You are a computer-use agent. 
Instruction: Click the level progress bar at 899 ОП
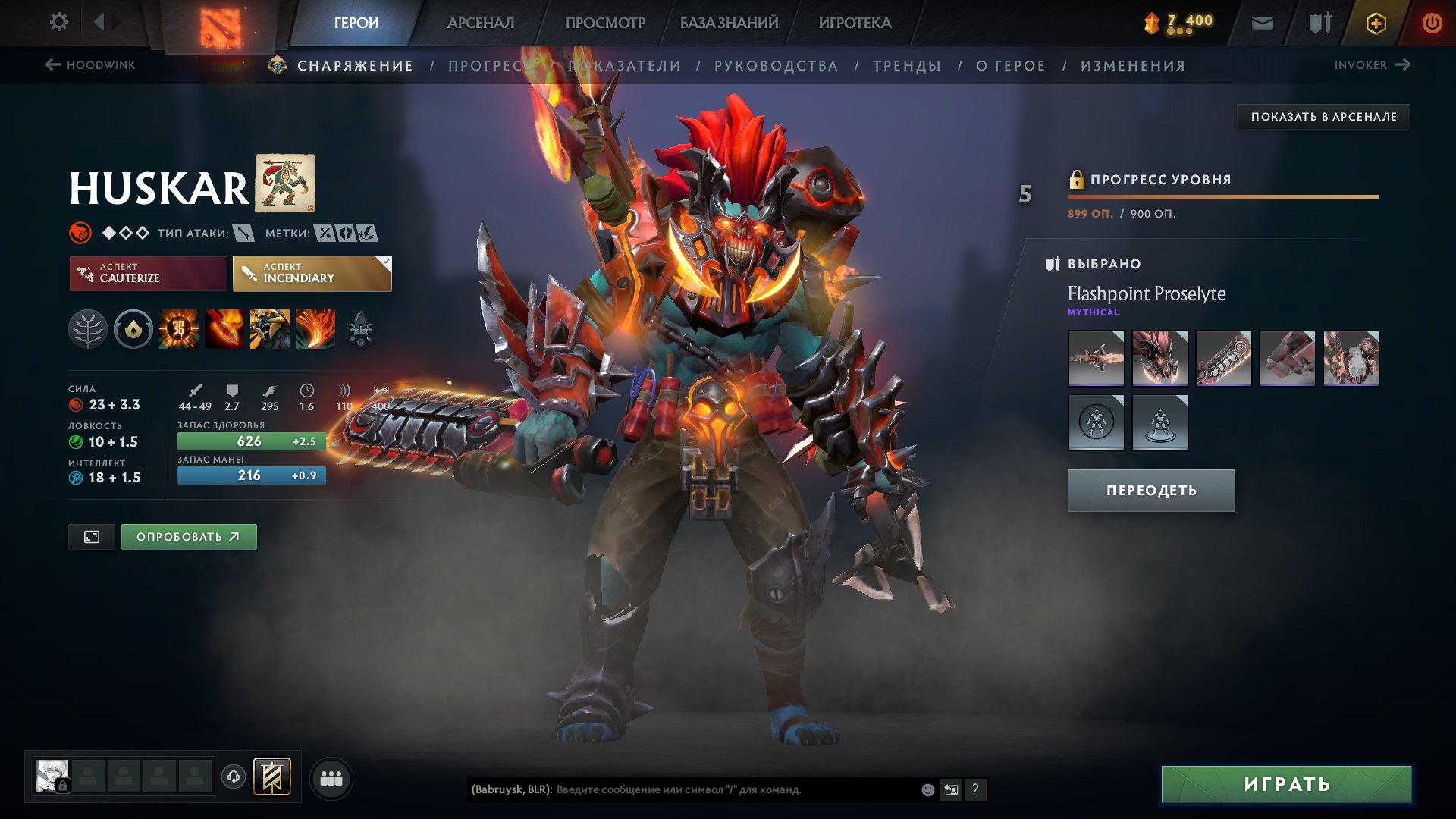(x=1221, y=196)
